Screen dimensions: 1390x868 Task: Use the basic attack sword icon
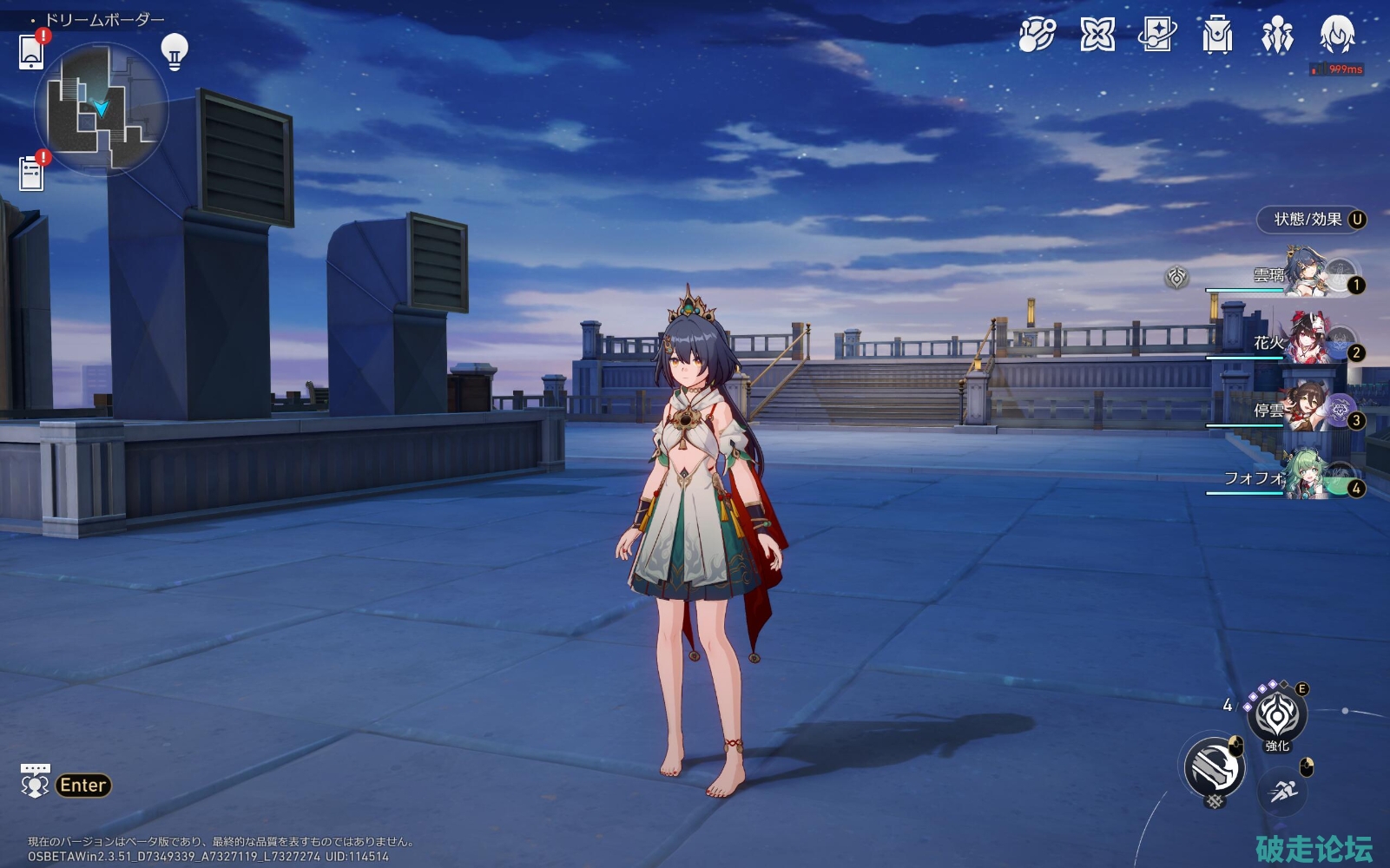(x=1215, y=767)
